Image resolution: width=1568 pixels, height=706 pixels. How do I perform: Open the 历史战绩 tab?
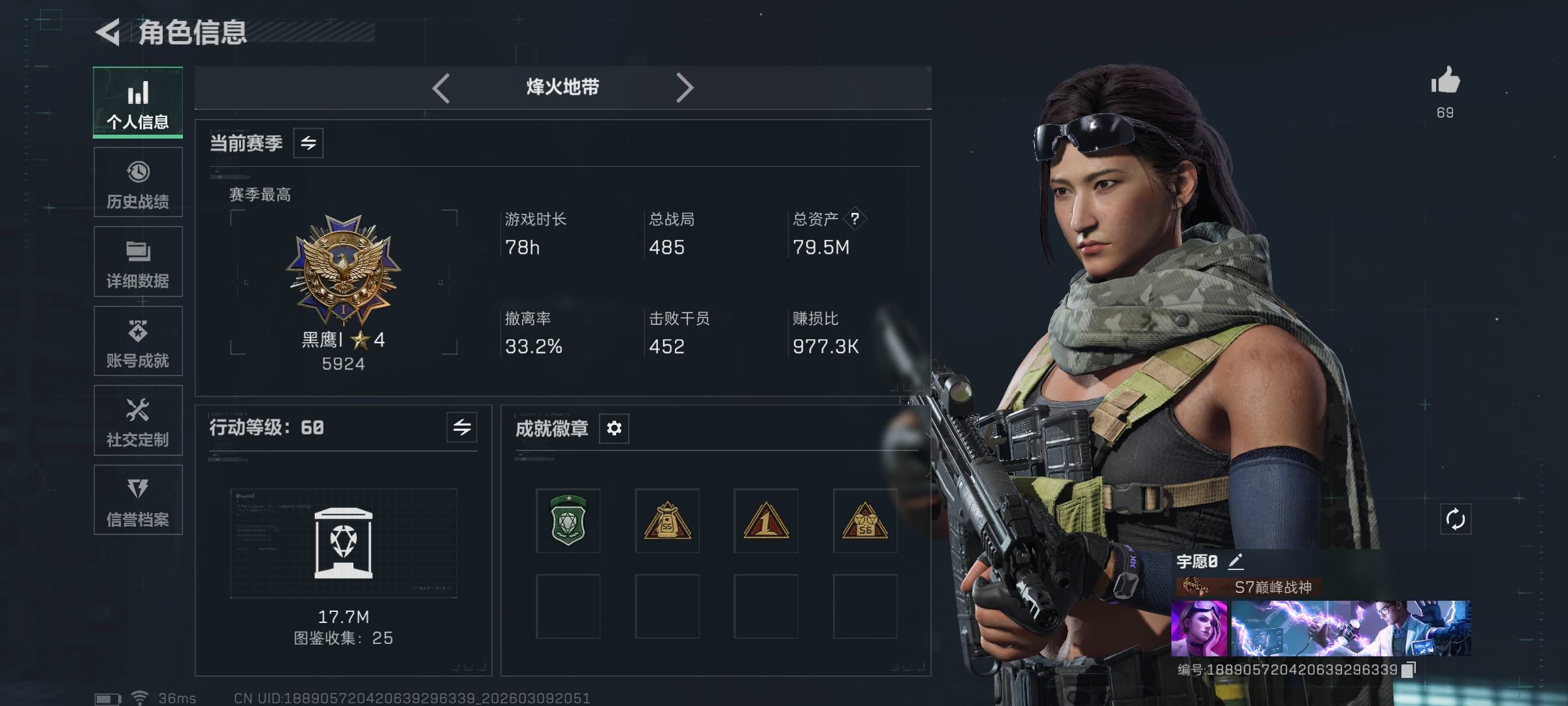138,182
